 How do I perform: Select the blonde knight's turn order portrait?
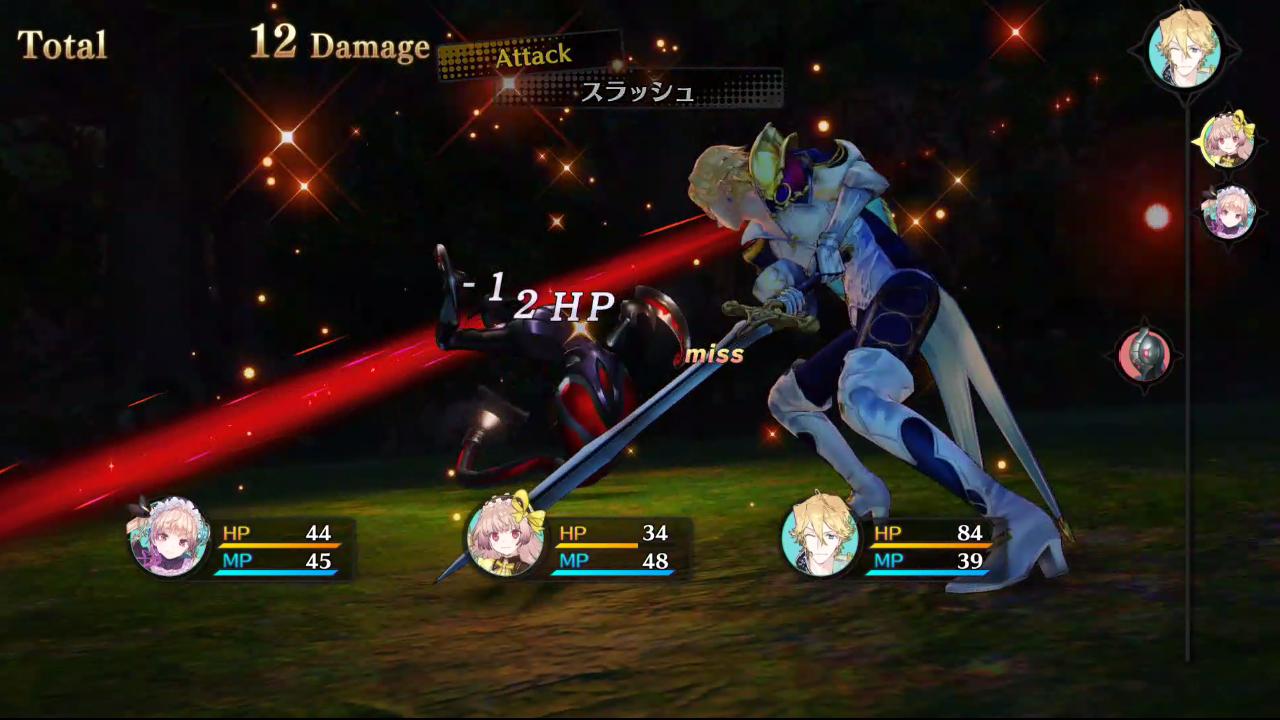coord(1185,46)
